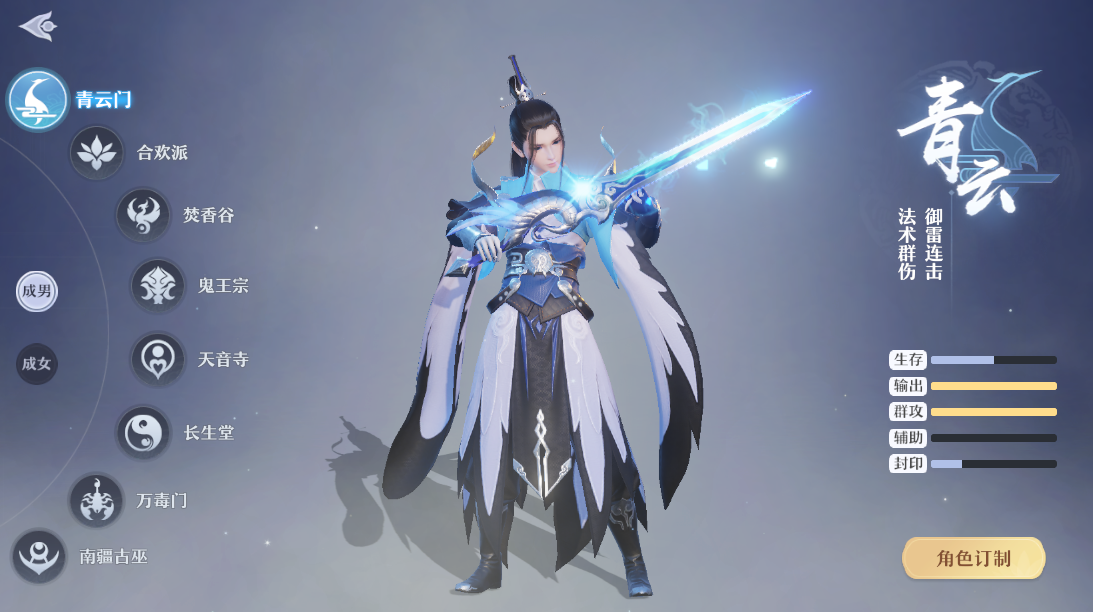Image resolution: width=1093 pixels, height=612 pixels.
Task: Select the 成男 adult male body type
Action: (x=37, y=291)
